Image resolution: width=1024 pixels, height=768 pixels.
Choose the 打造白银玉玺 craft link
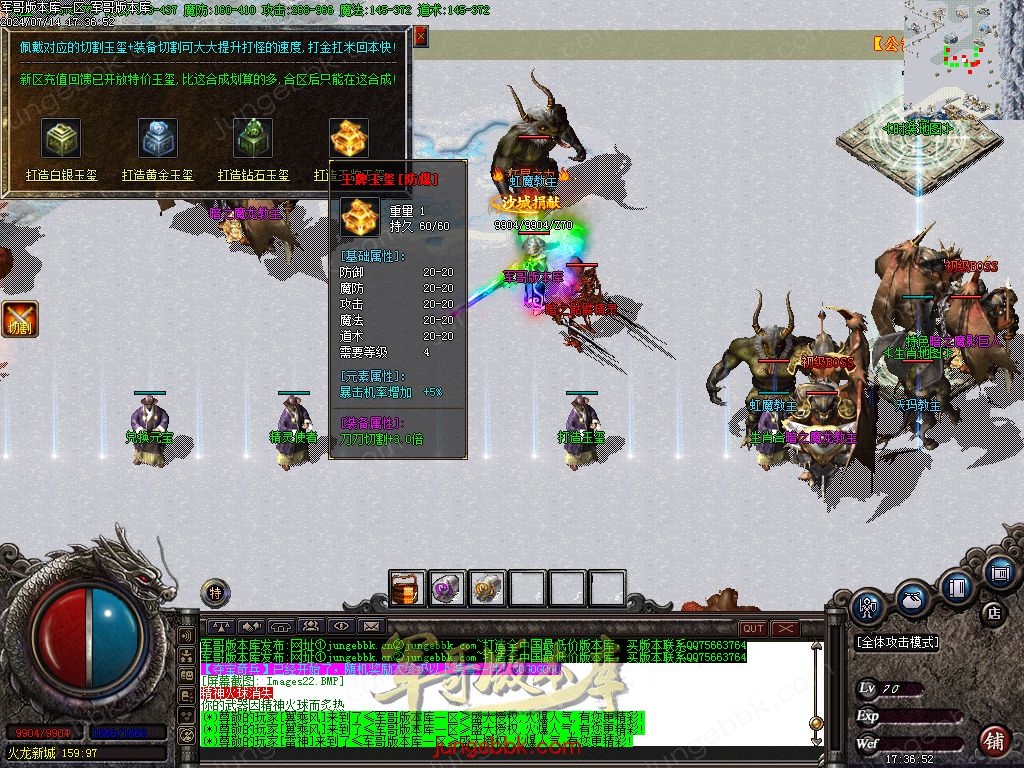pyautogui.click(x=62, y=175)
